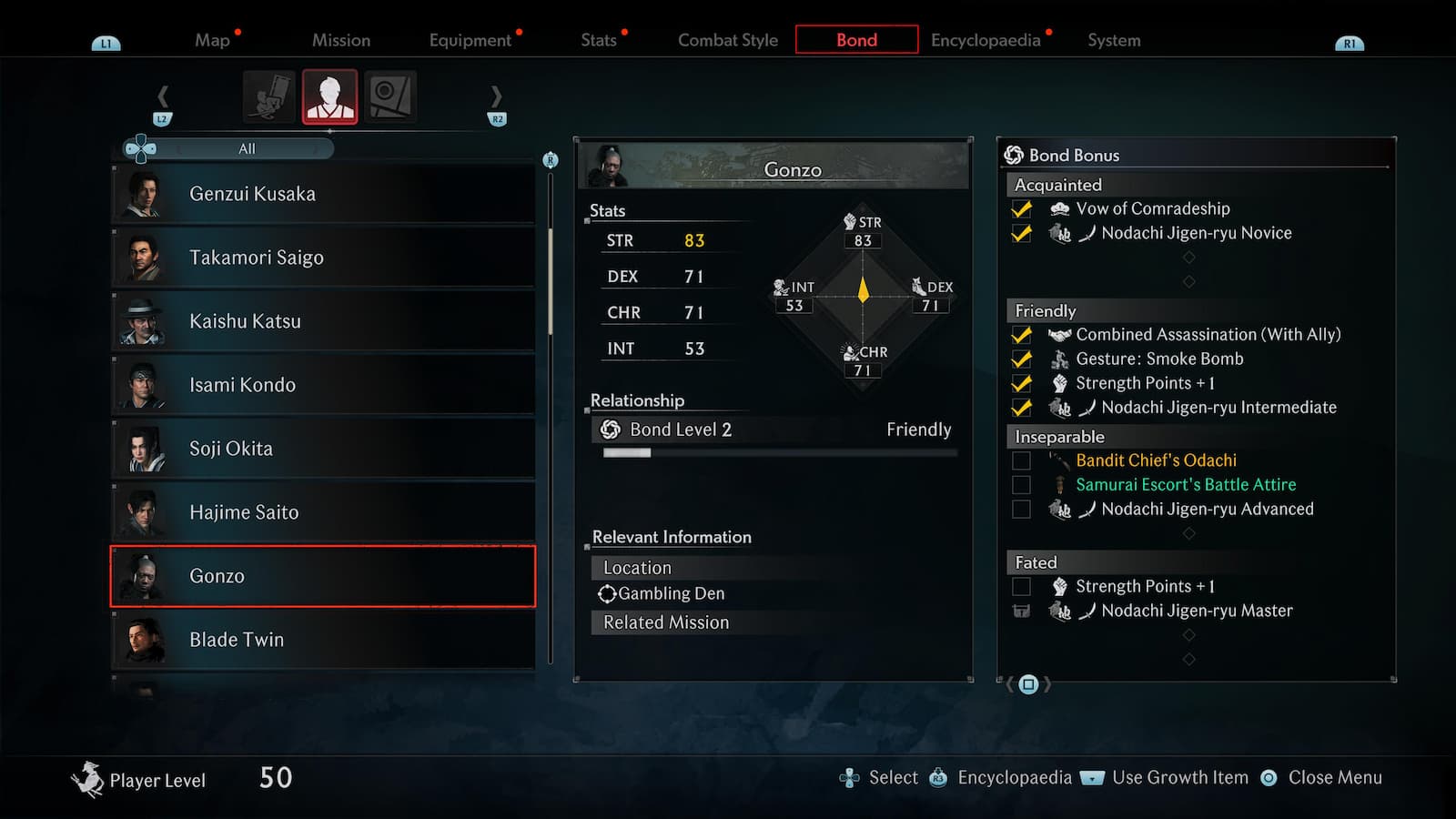Click the left chevron arrow near L2
The image size is (1456, 819).
(164, 95)
